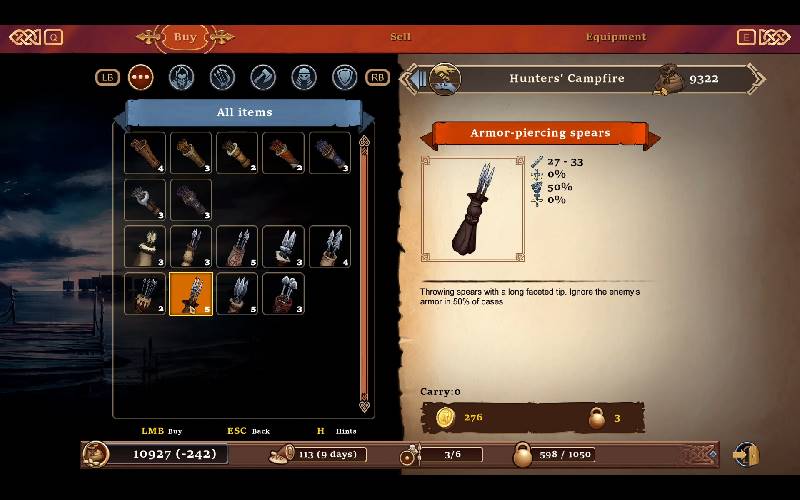Click the exit door icon

(746, 454)
